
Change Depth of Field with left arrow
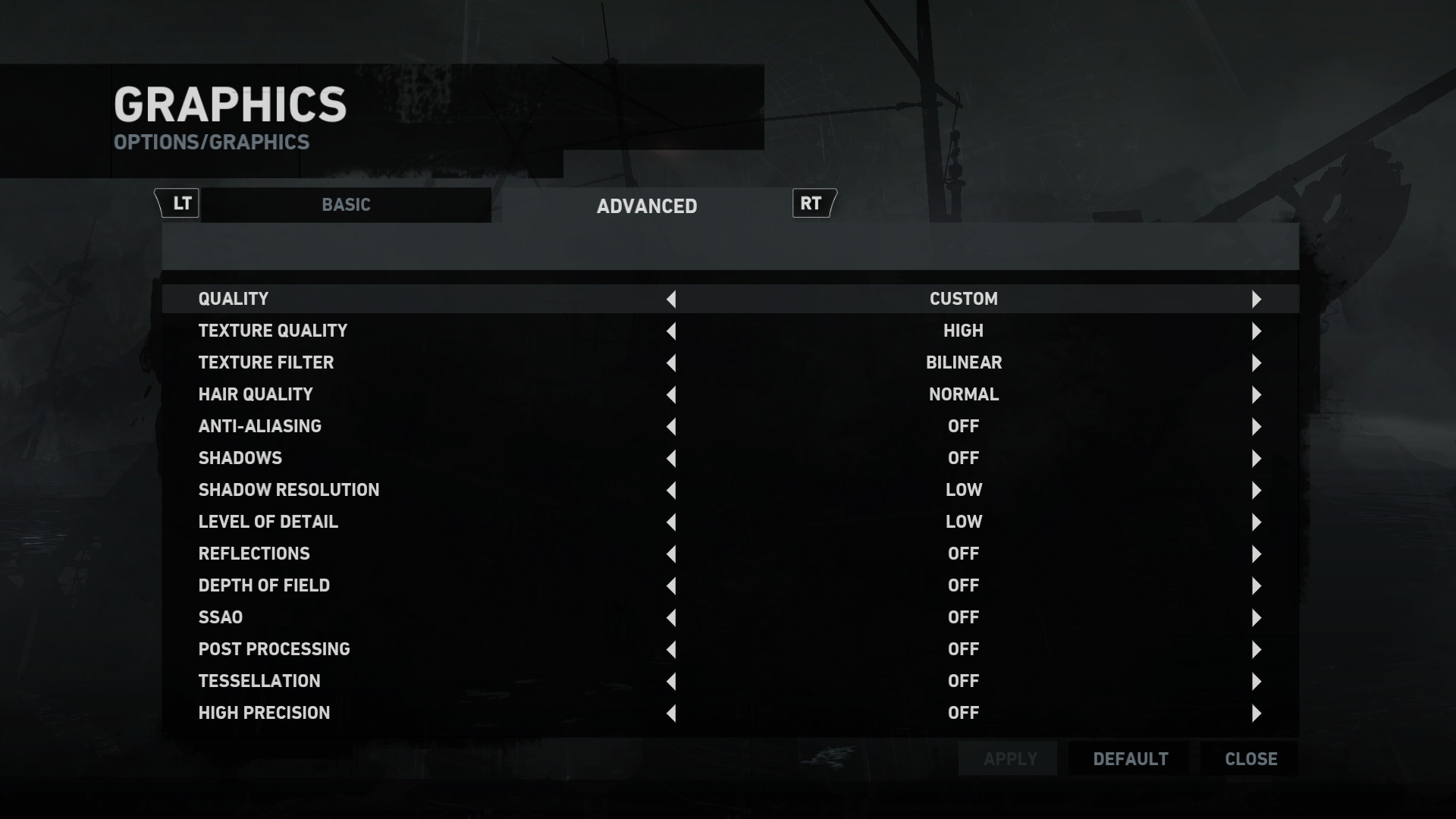671,586
